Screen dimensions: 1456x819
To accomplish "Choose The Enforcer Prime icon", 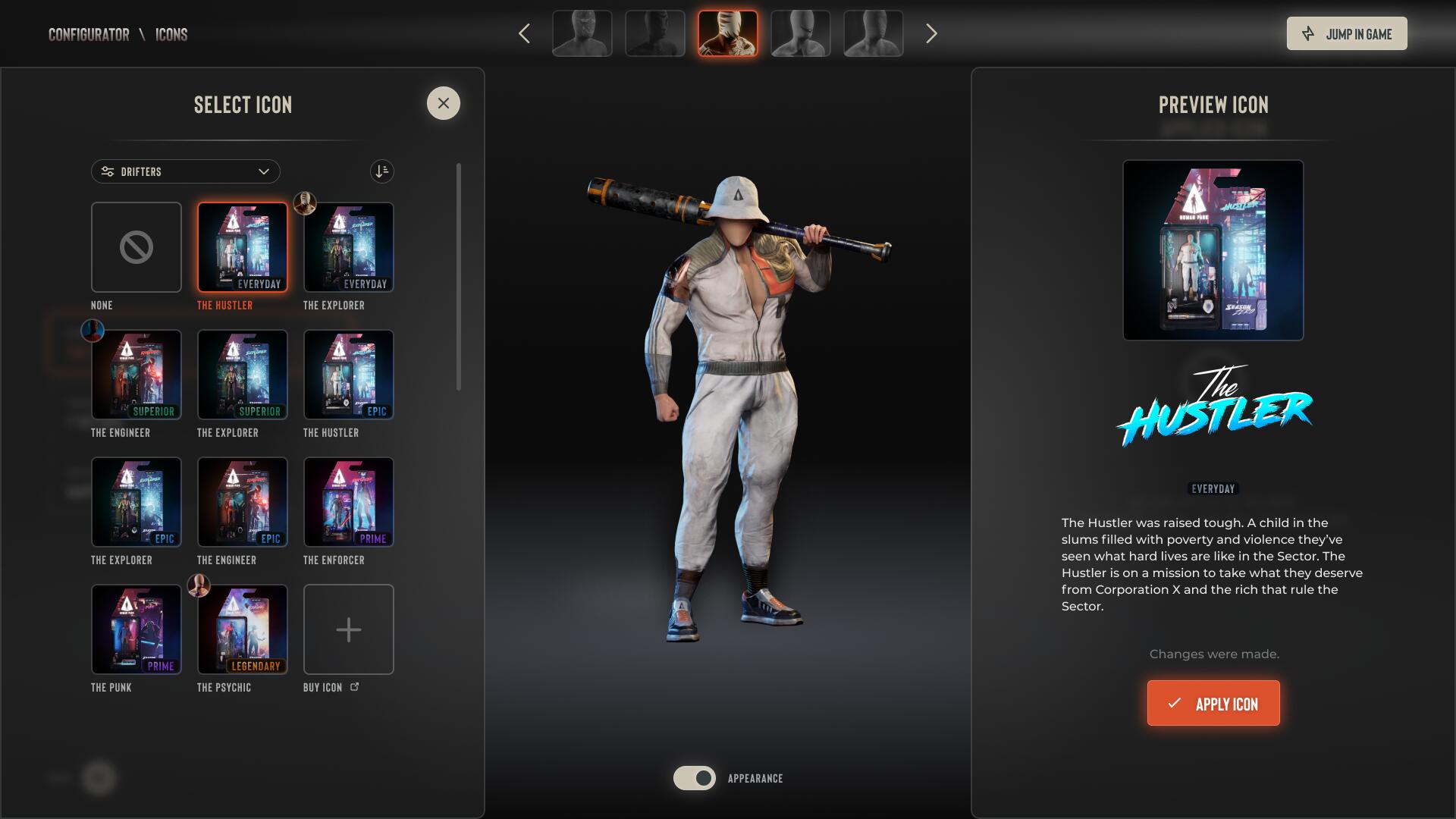I will click(x=348, y=502).
